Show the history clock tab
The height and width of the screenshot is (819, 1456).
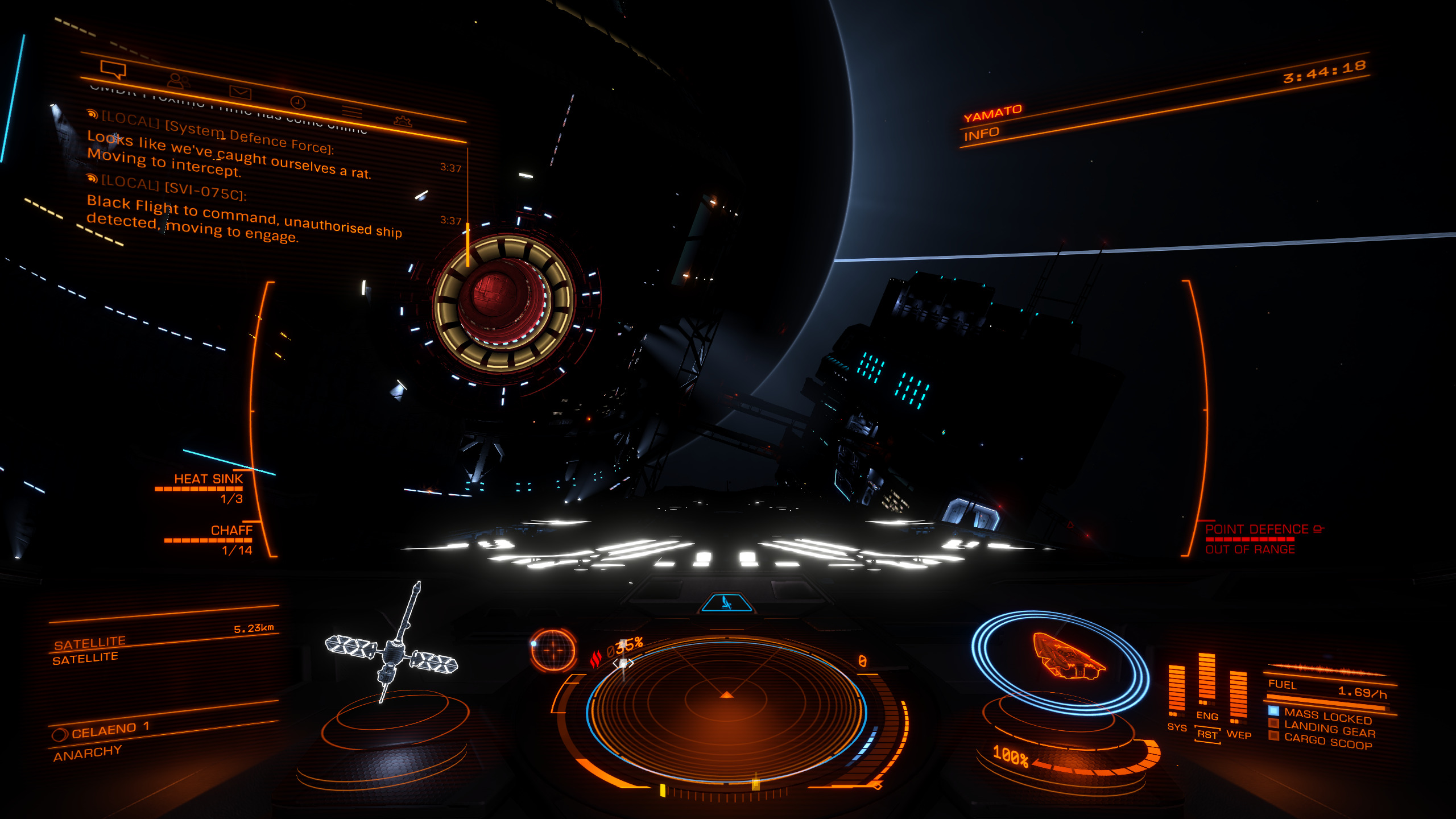298,102
